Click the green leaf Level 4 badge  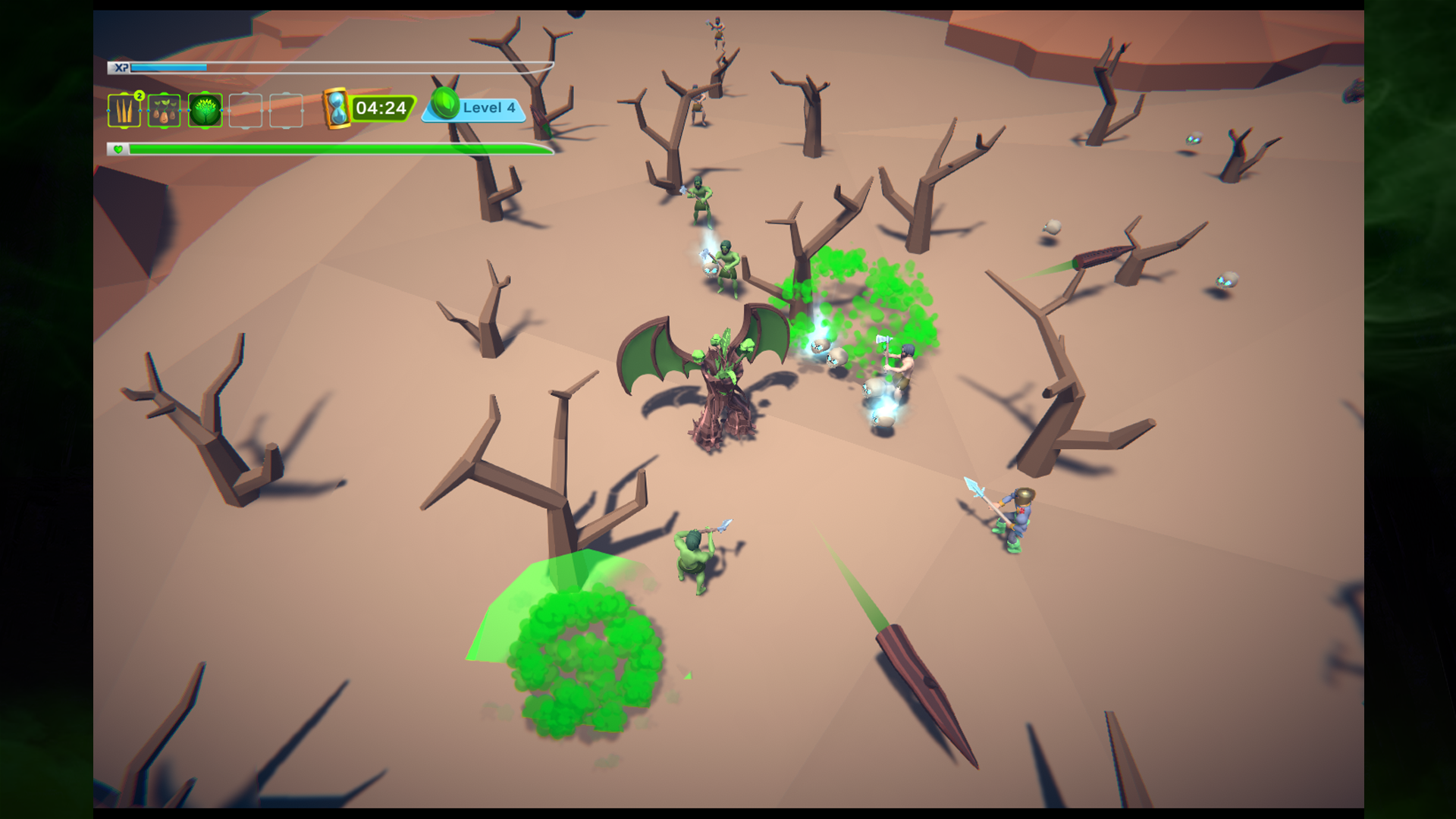[x=473, y=107]
